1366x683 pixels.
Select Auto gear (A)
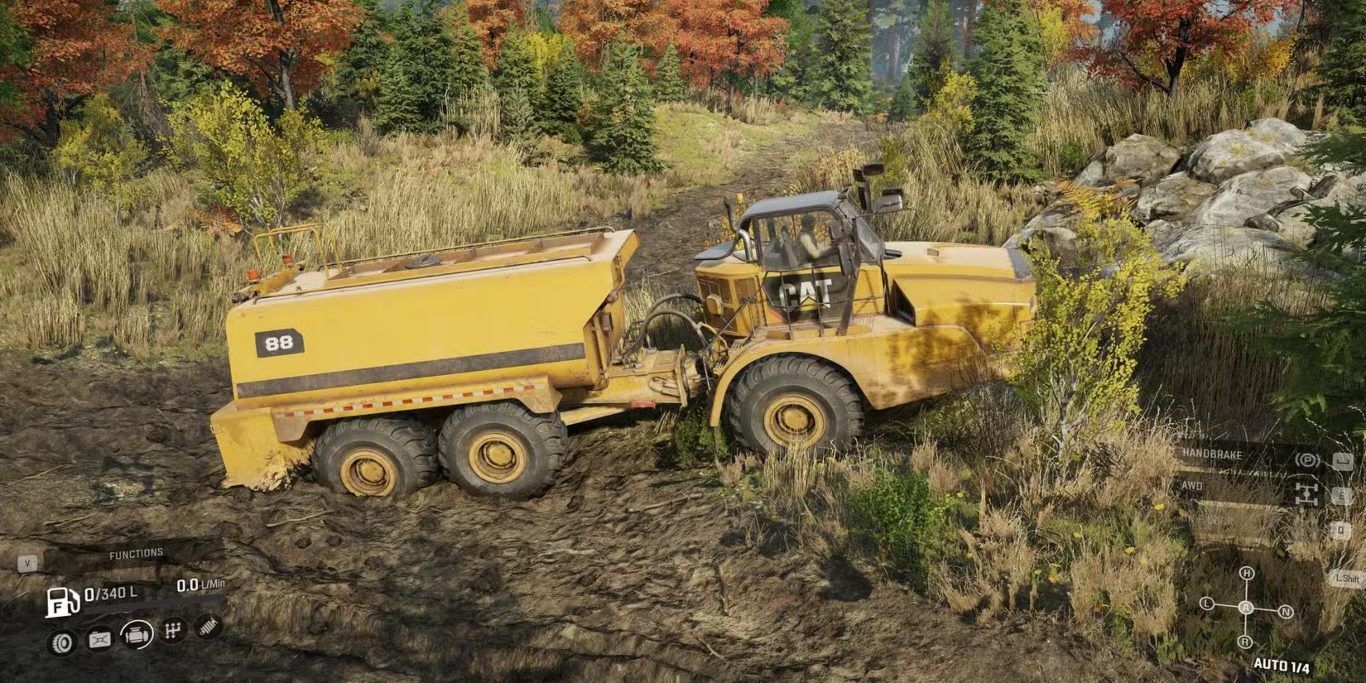pos(1246,607)
